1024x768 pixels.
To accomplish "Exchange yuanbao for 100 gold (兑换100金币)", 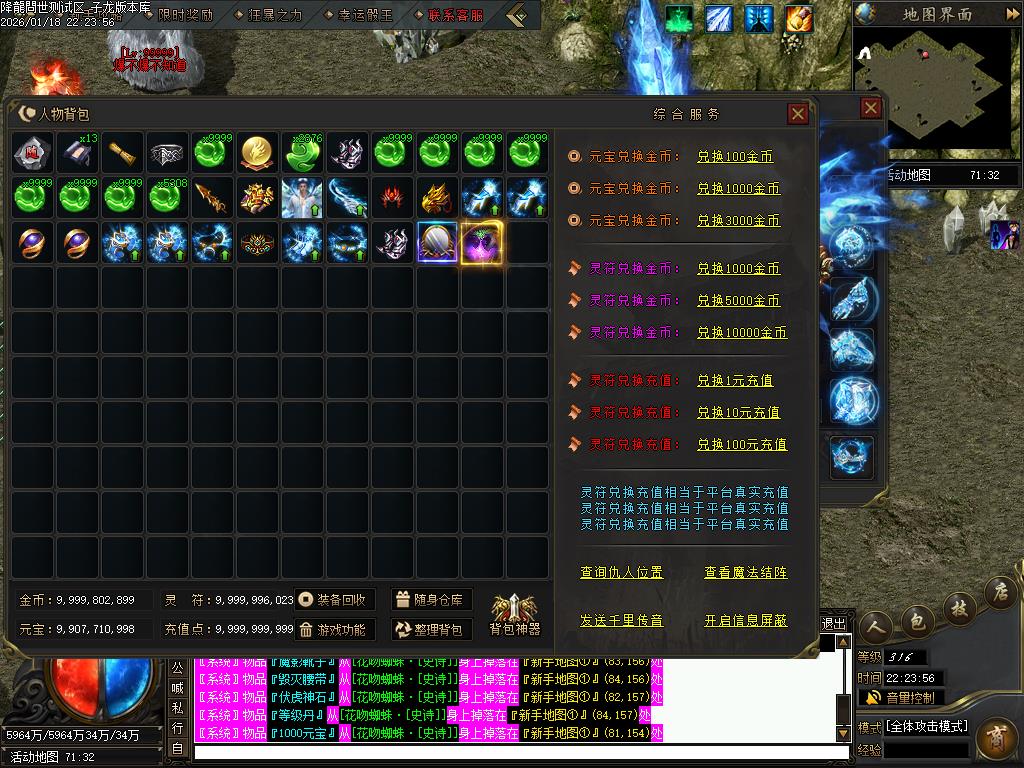I will [x=735, y=157].
